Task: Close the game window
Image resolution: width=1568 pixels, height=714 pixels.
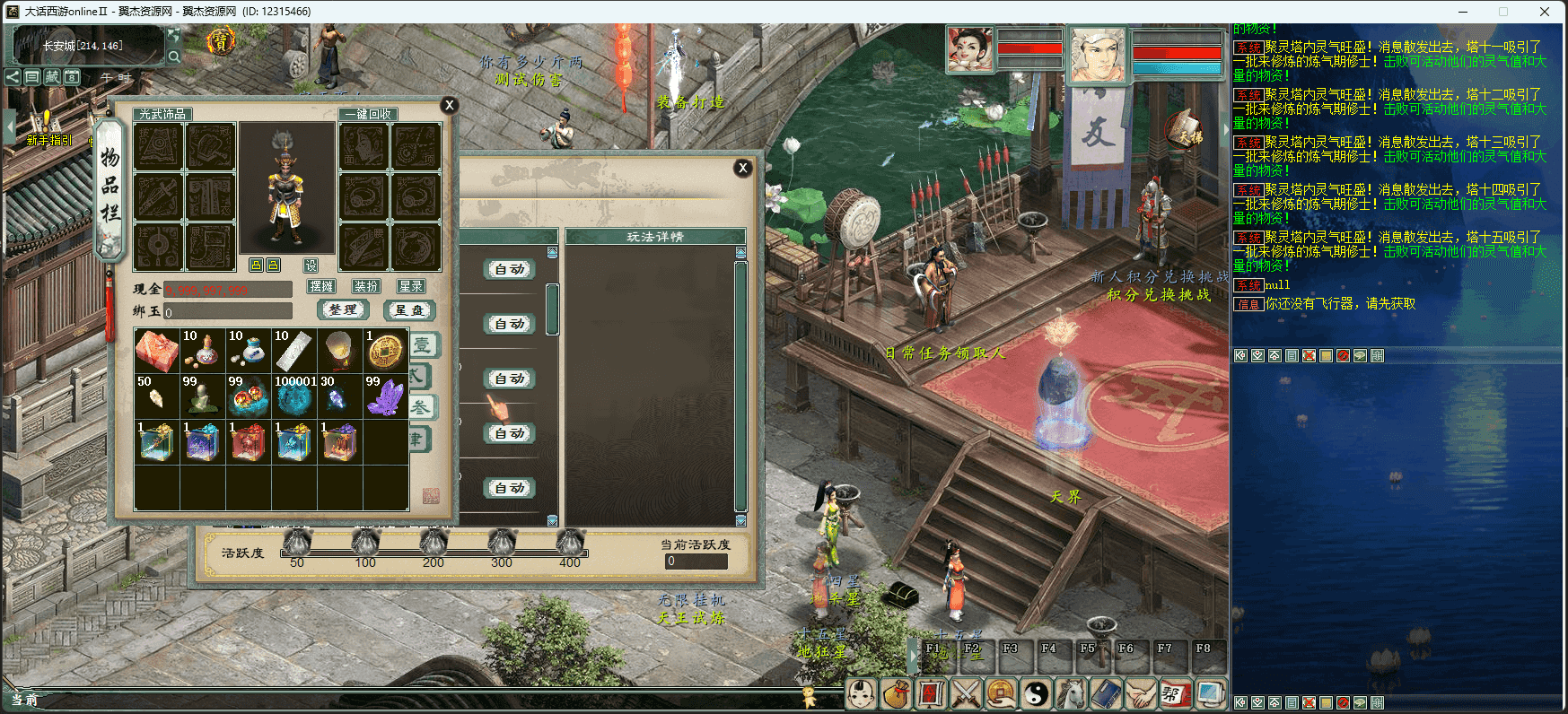Action: click(x=1545, y=12)
